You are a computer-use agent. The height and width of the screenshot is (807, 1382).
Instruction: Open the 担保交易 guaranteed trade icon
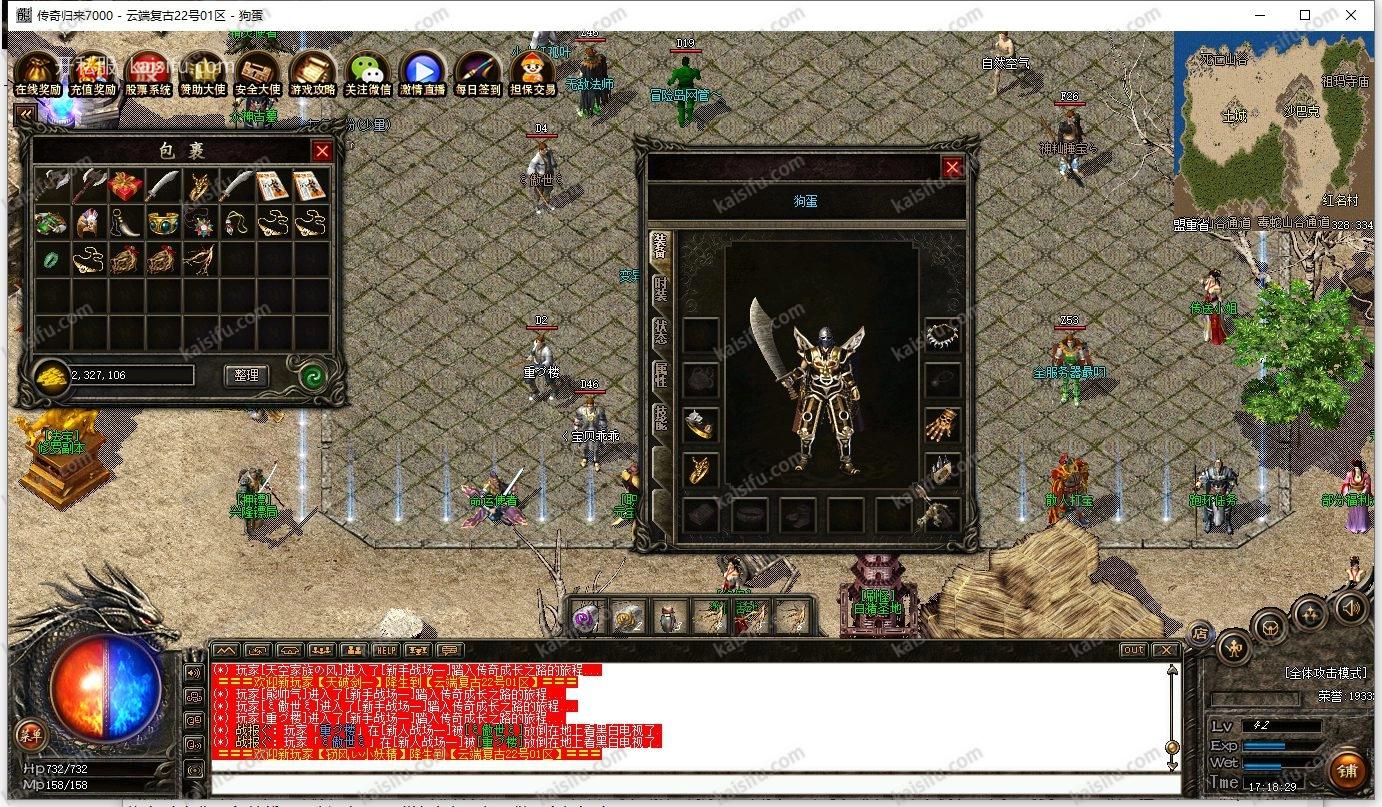coord(533,73)
